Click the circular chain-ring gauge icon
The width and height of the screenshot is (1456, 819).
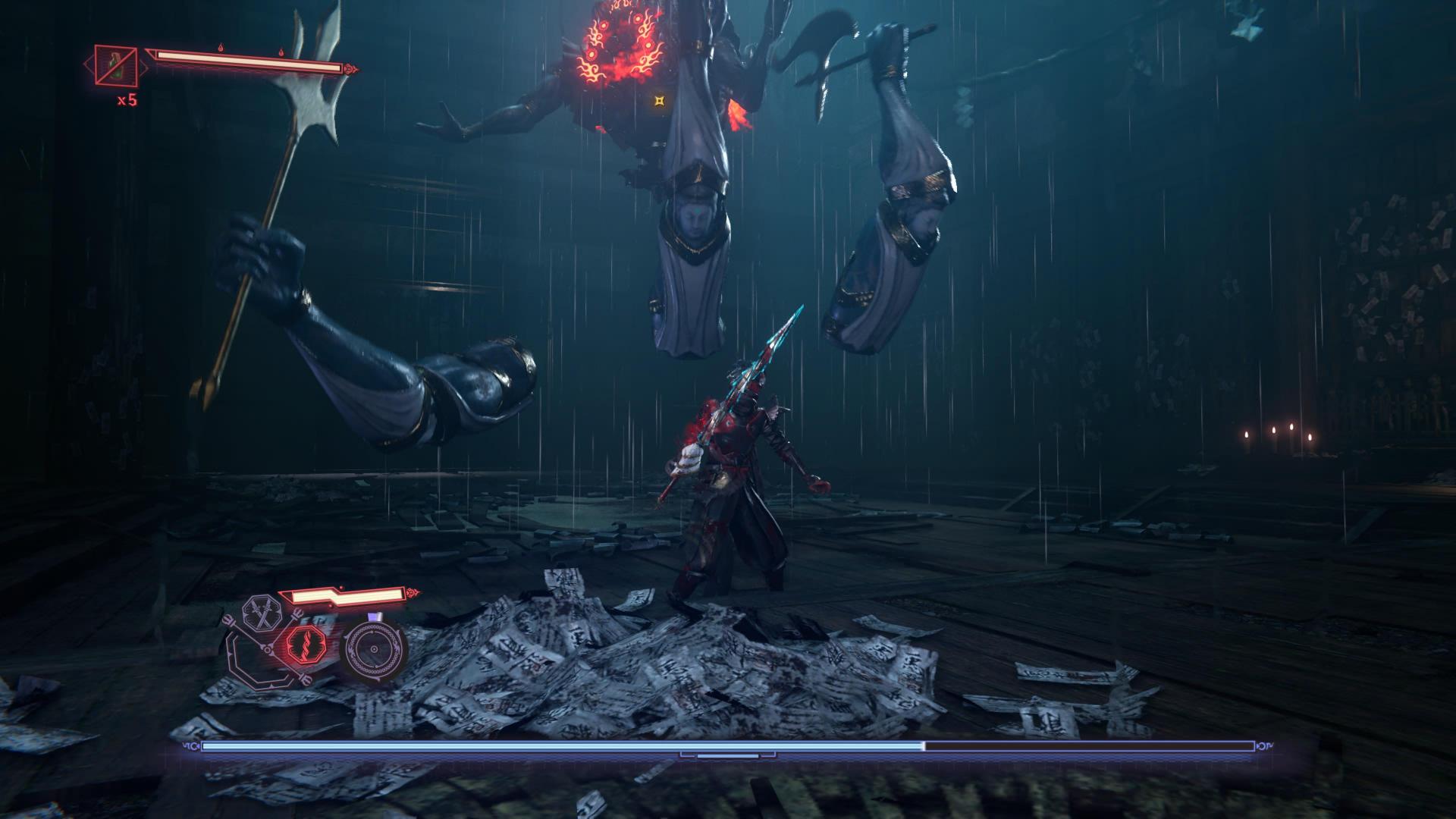point(374,649)
